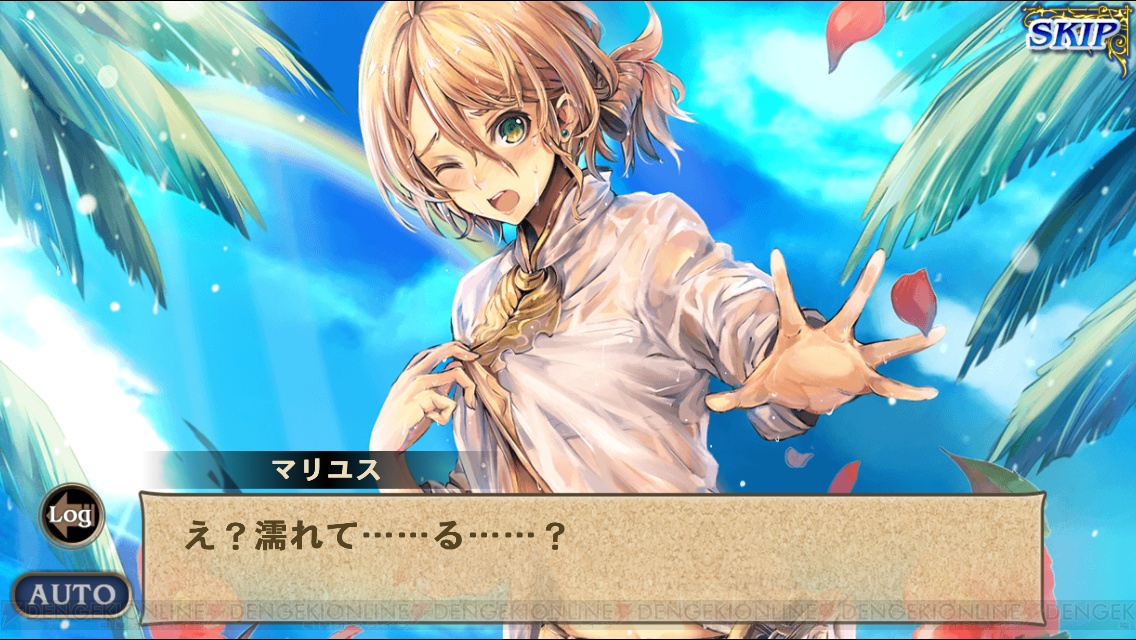This screenshot has height=640, width=1136.
Task: Toggle AUTO text advance
Action: pos(72,594)
